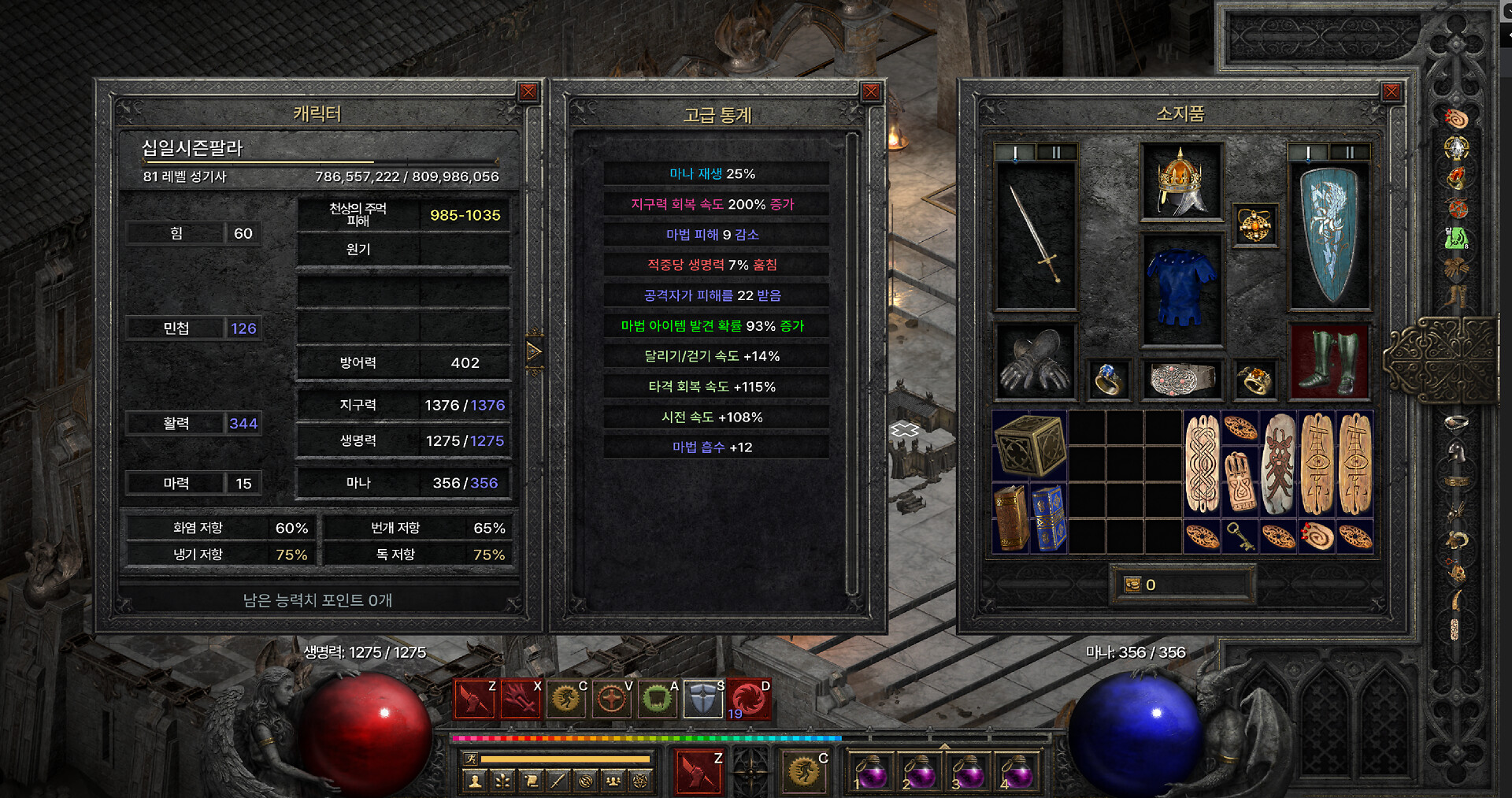Close the advanced statistics panel
The image size is (1512, 798).
coord(870,92)
